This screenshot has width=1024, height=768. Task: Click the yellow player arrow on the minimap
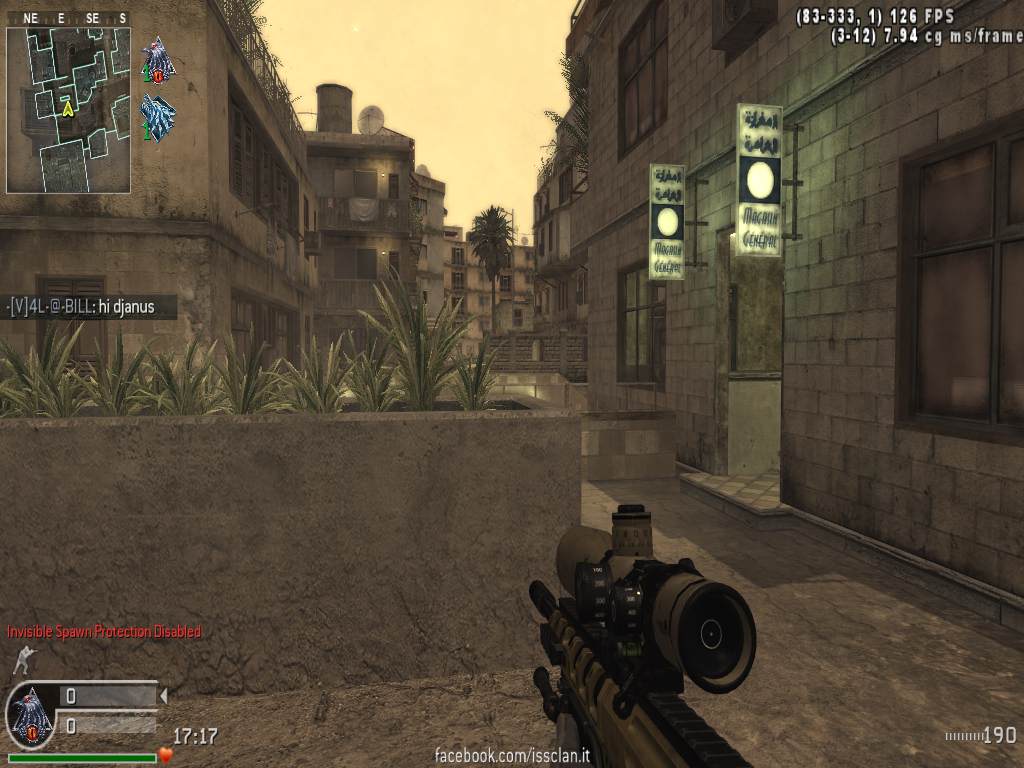pos(68,107)
